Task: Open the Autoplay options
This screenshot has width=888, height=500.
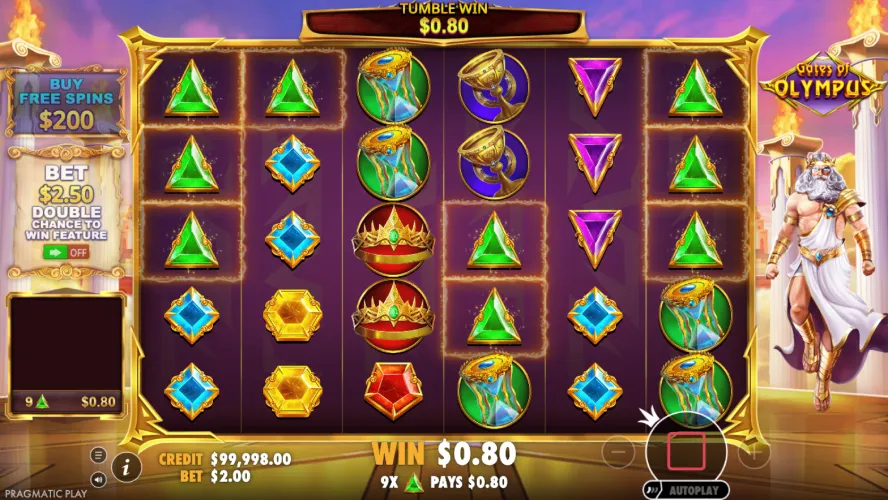Action: pos(692,491)
